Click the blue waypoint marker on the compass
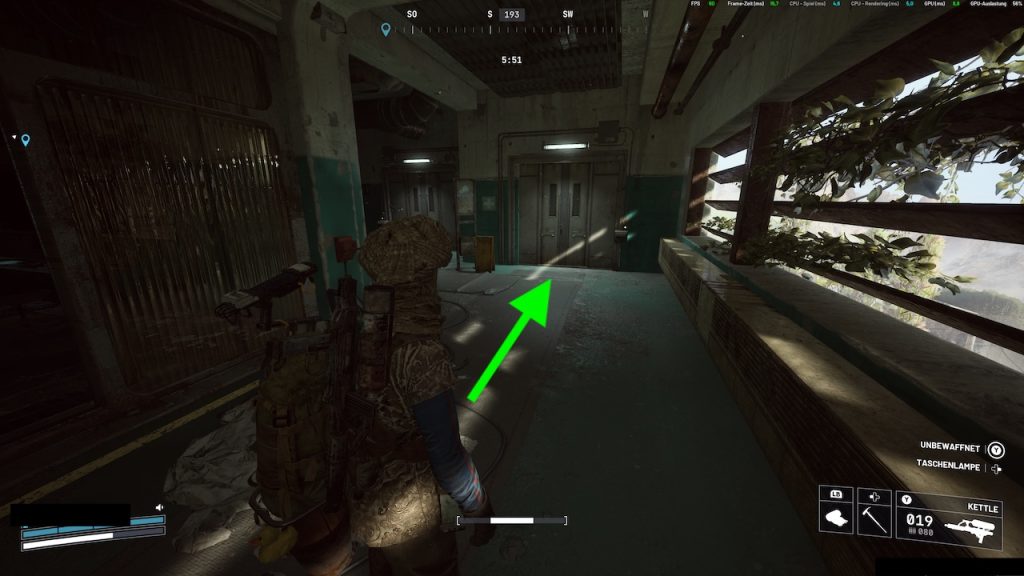 (x=386, y=30)
